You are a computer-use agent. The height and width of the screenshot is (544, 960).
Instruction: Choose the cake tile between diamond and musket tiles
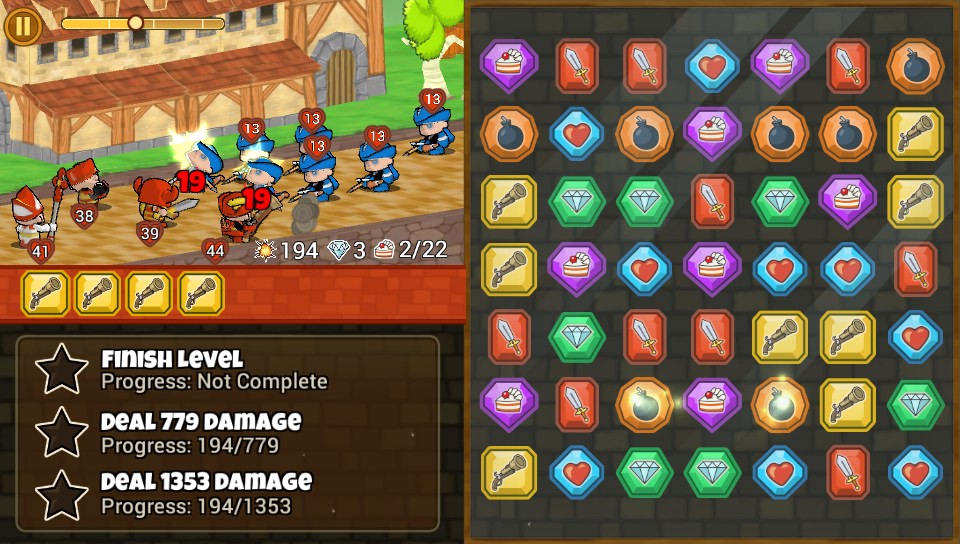pos(848,201)
